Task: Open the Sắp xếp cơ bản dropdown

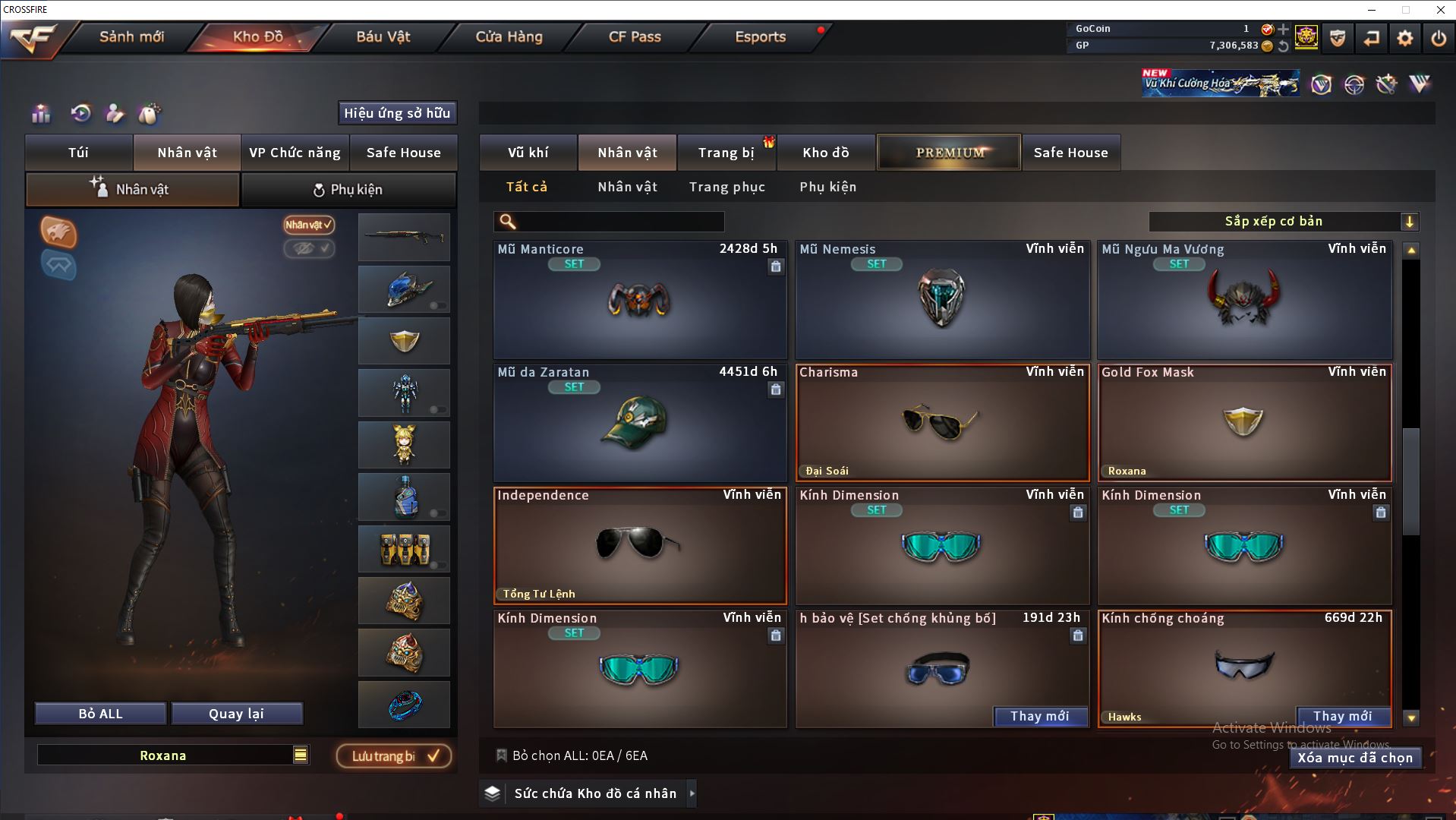Action: (x=1283, y=222)
